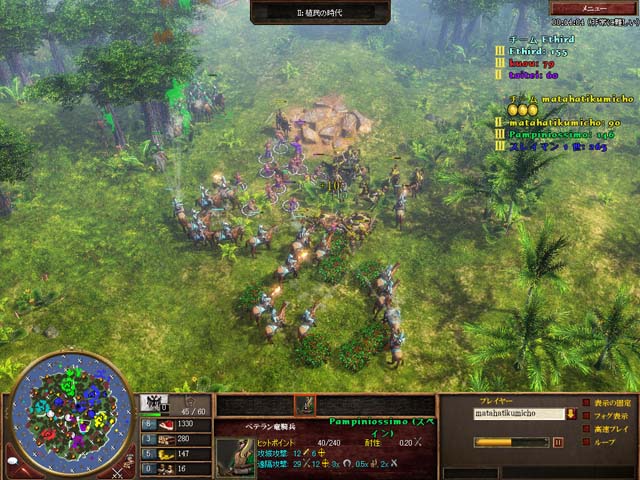Turn on the ループ loop checkbox

pyautogui.click(x=585, y=442)
